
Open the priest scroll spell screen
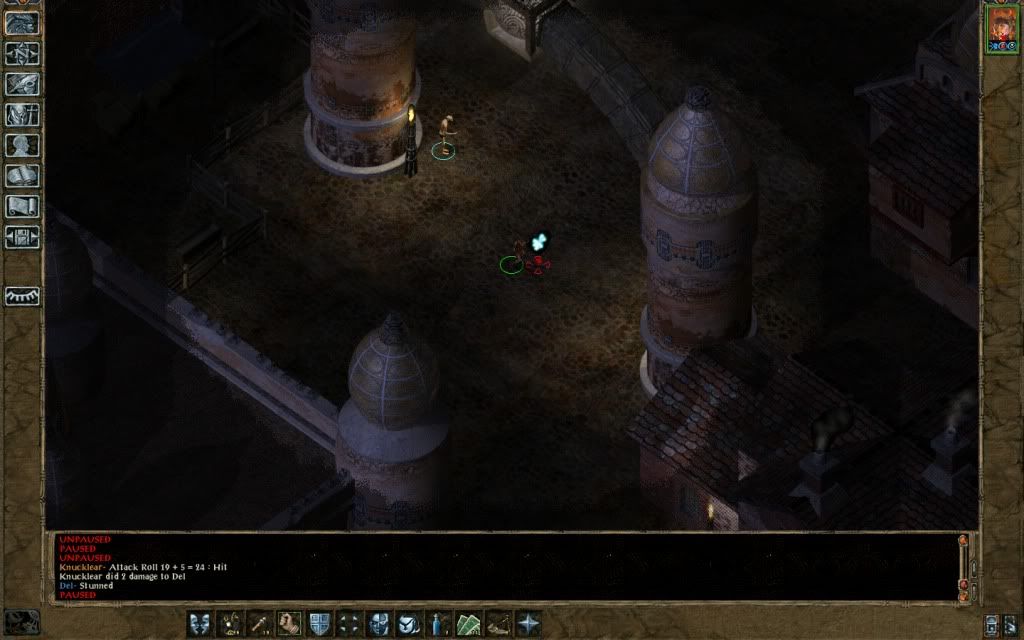21,207
